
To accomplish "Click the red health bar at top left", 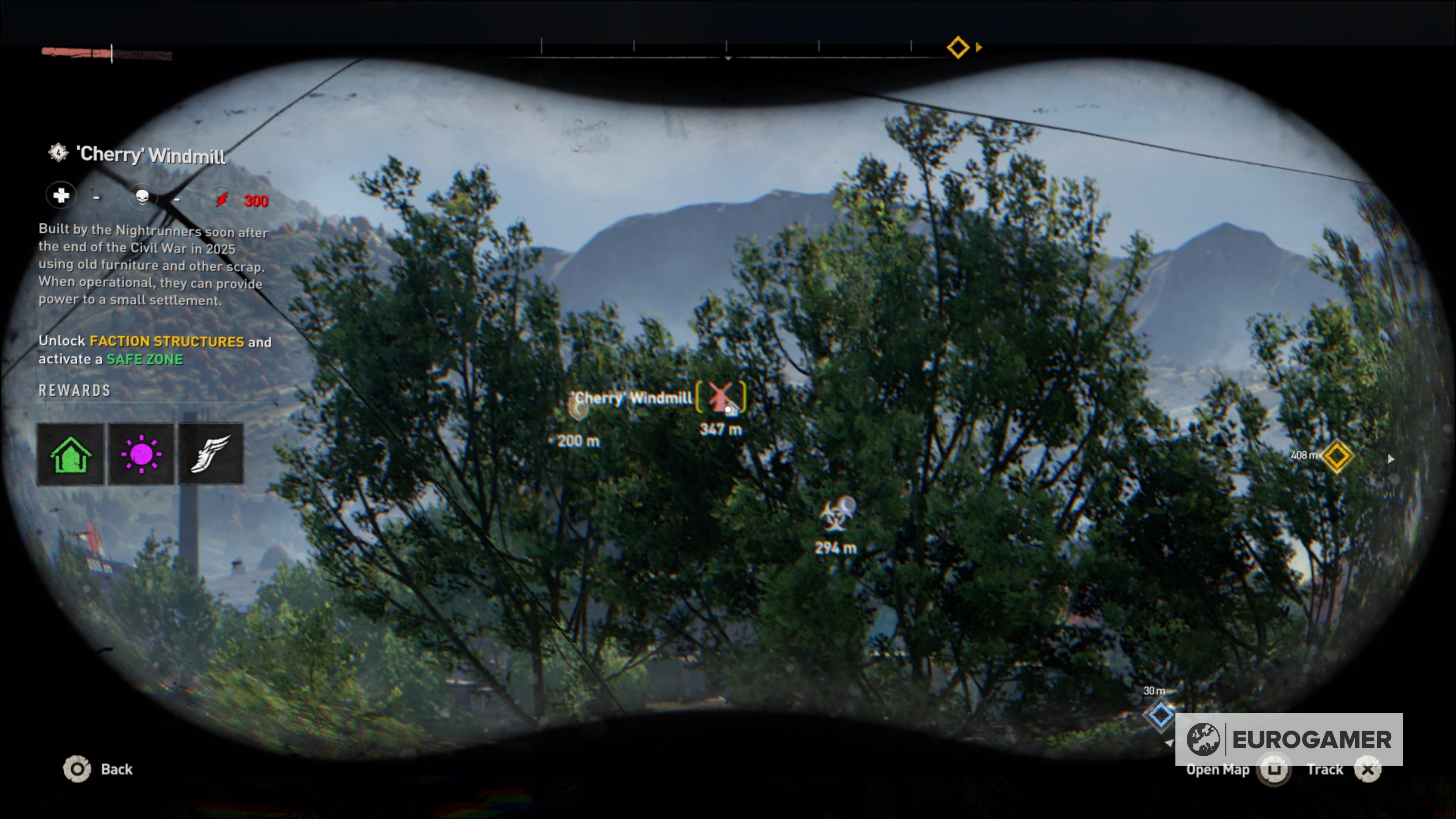I will tap(76, 53).
